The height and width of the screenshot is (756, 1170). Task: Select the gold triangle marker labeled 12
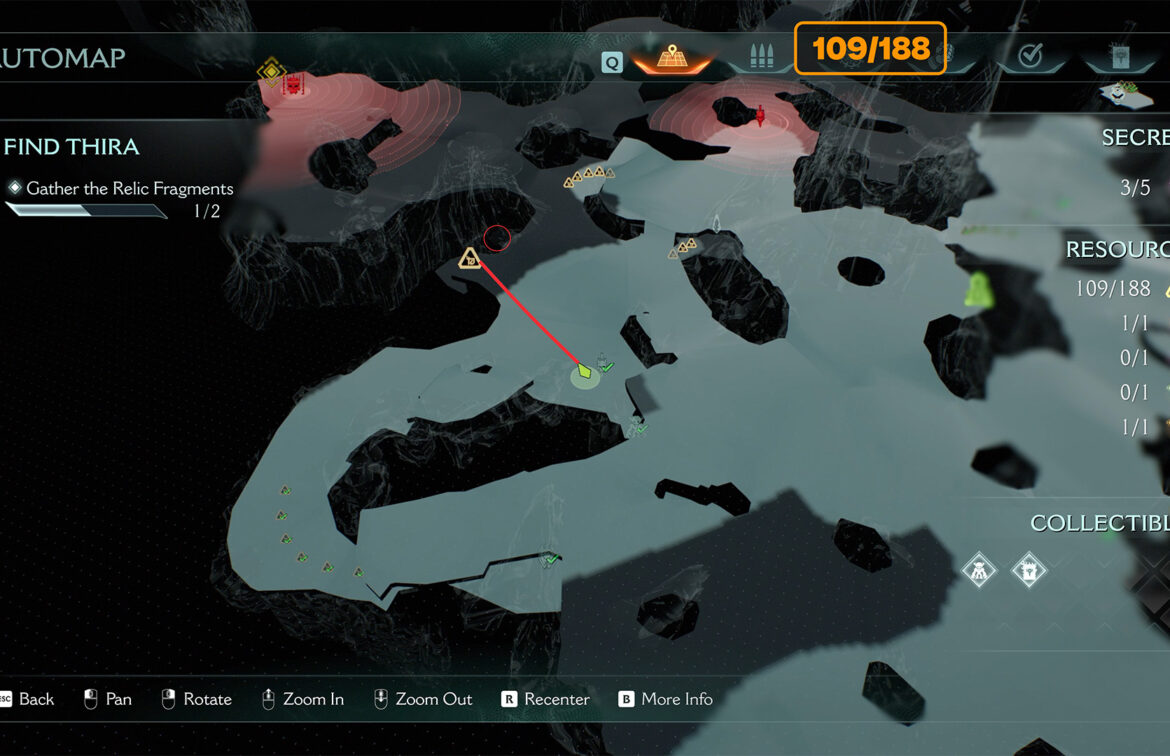(469, 259)
